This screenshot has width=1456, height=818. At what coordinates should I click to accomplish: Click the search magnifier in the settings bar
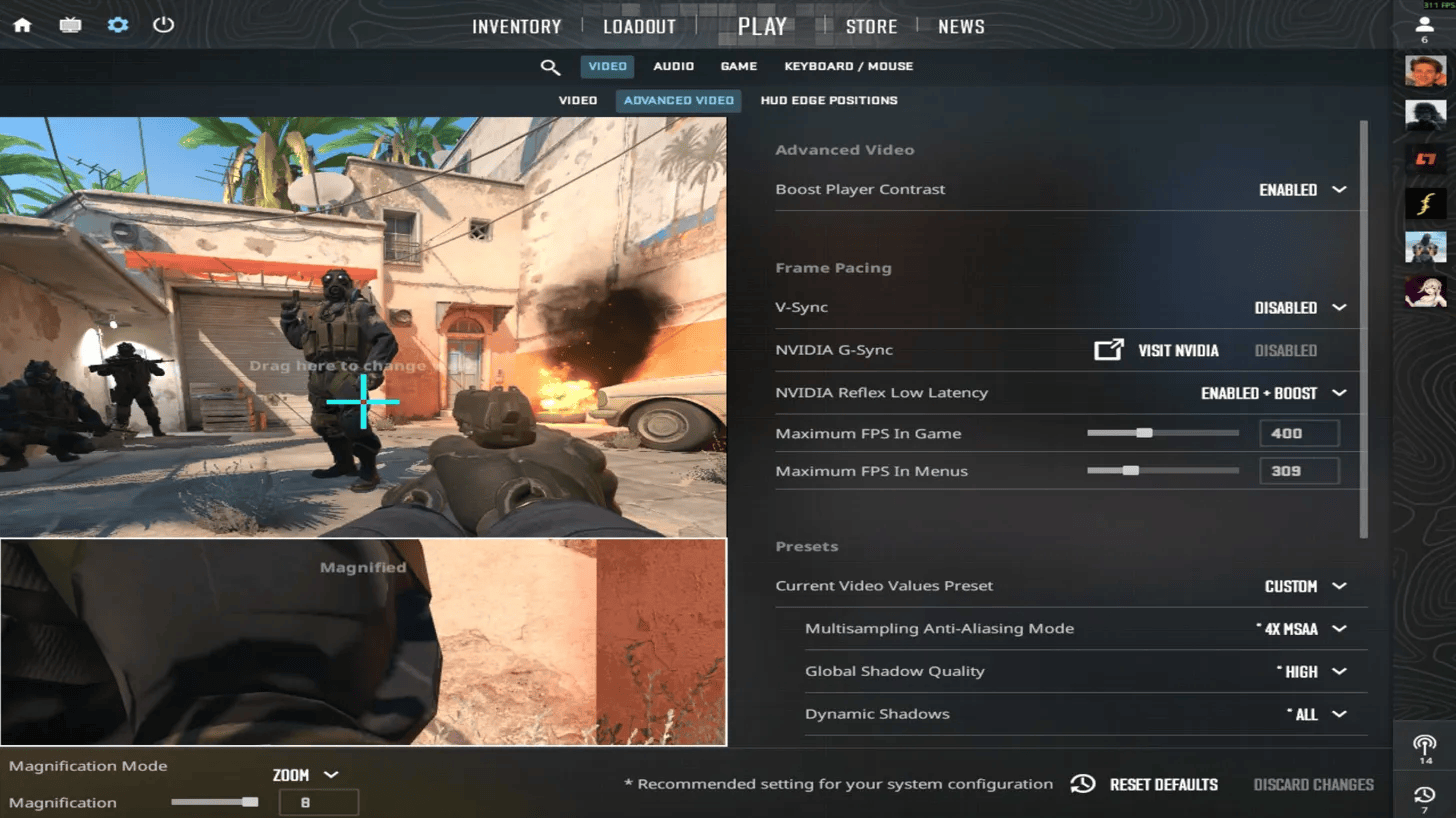click(550, 66)
